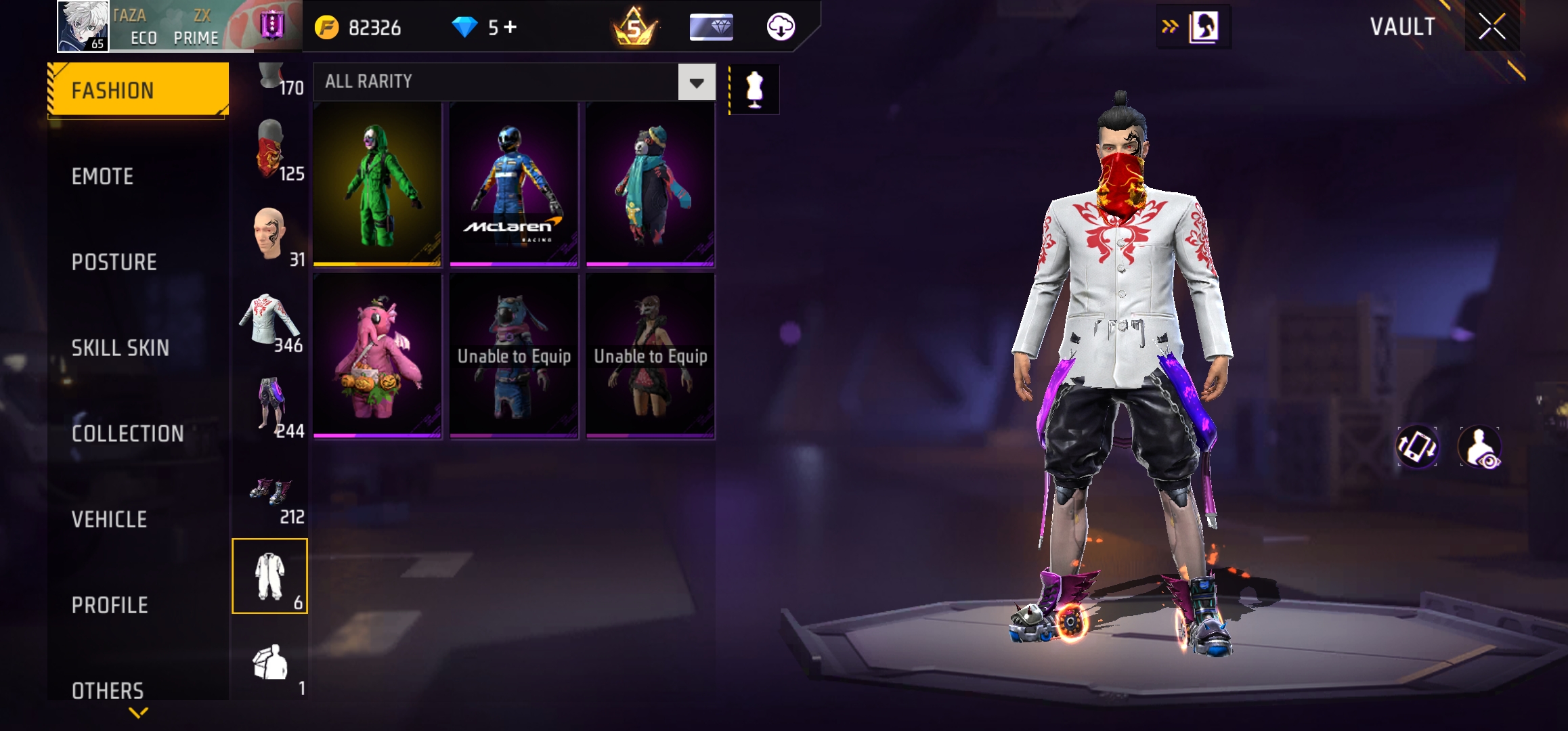Viewport: 1568px width, 731px height.
Task: Choose the McLaren racing suit
Action: tap(514, 184)
